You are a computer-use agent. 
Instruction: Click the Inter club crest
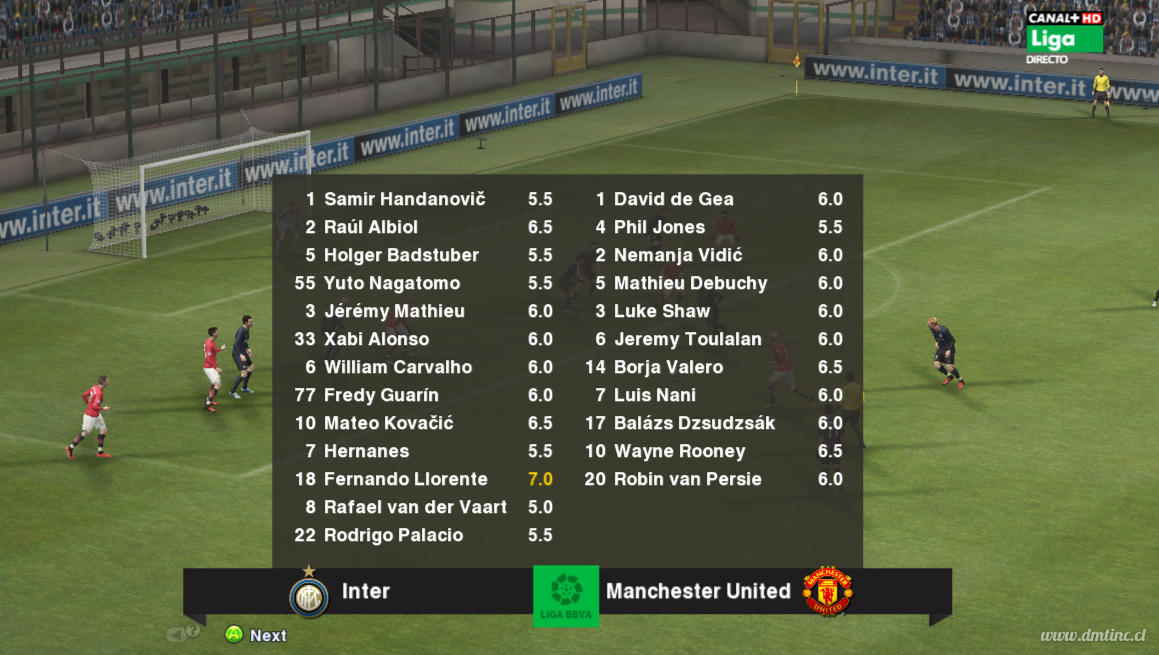coord(309,596)
